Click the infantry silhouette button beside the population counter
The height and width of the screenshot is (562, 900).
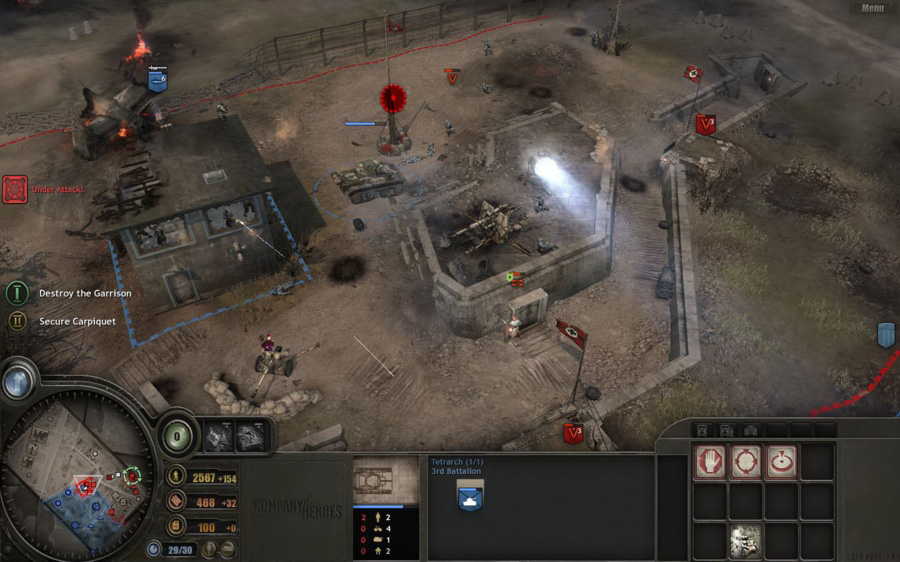(209, 549)
